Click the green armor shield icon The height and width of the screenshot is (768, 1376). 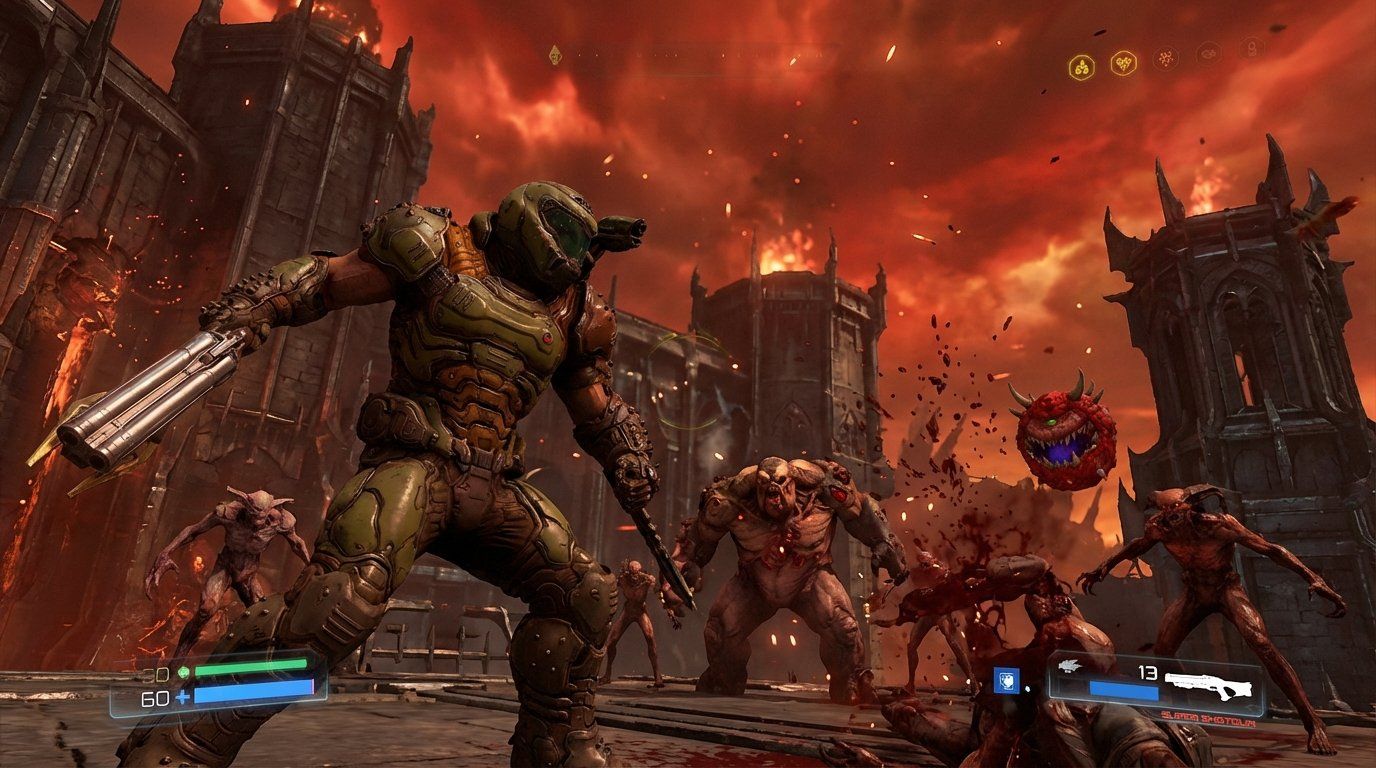(183, 670)
